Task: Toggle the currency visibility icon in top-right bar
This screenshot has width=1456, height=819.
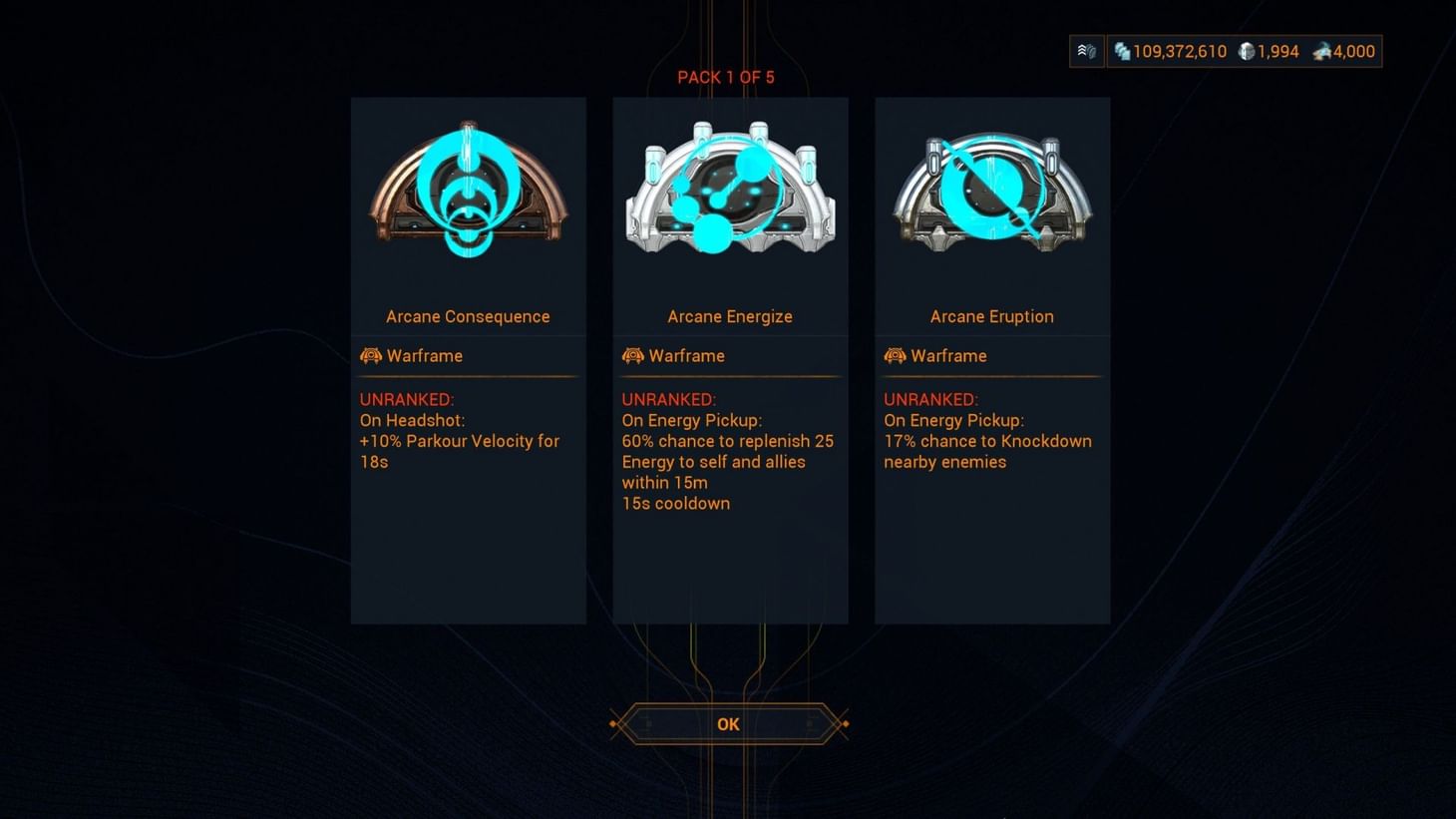Action: pyautogui.click(x=1086, y=51)
